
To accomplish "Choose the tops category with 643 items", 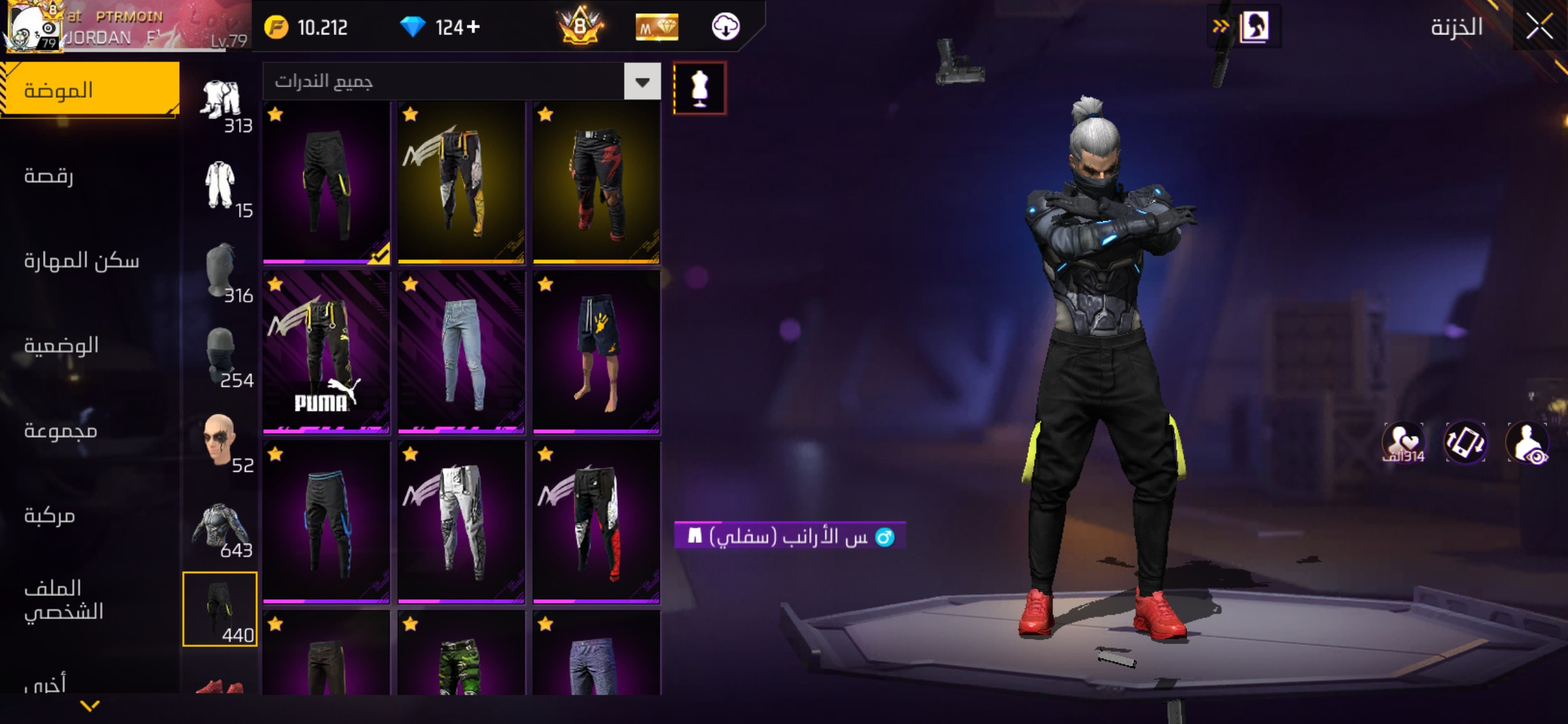I will tap(221, 531).
